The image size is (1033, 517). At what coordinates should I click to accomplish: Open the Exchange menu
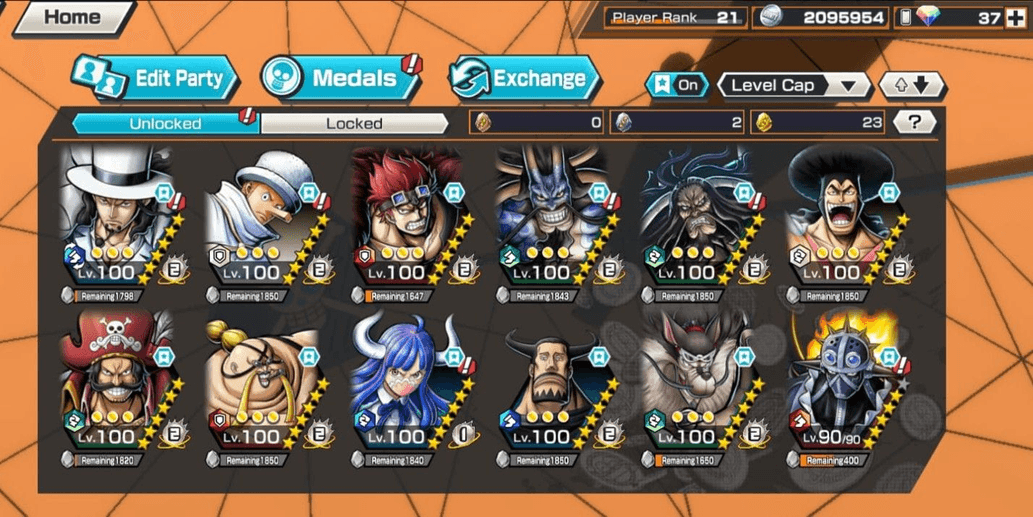pos(525,78)
